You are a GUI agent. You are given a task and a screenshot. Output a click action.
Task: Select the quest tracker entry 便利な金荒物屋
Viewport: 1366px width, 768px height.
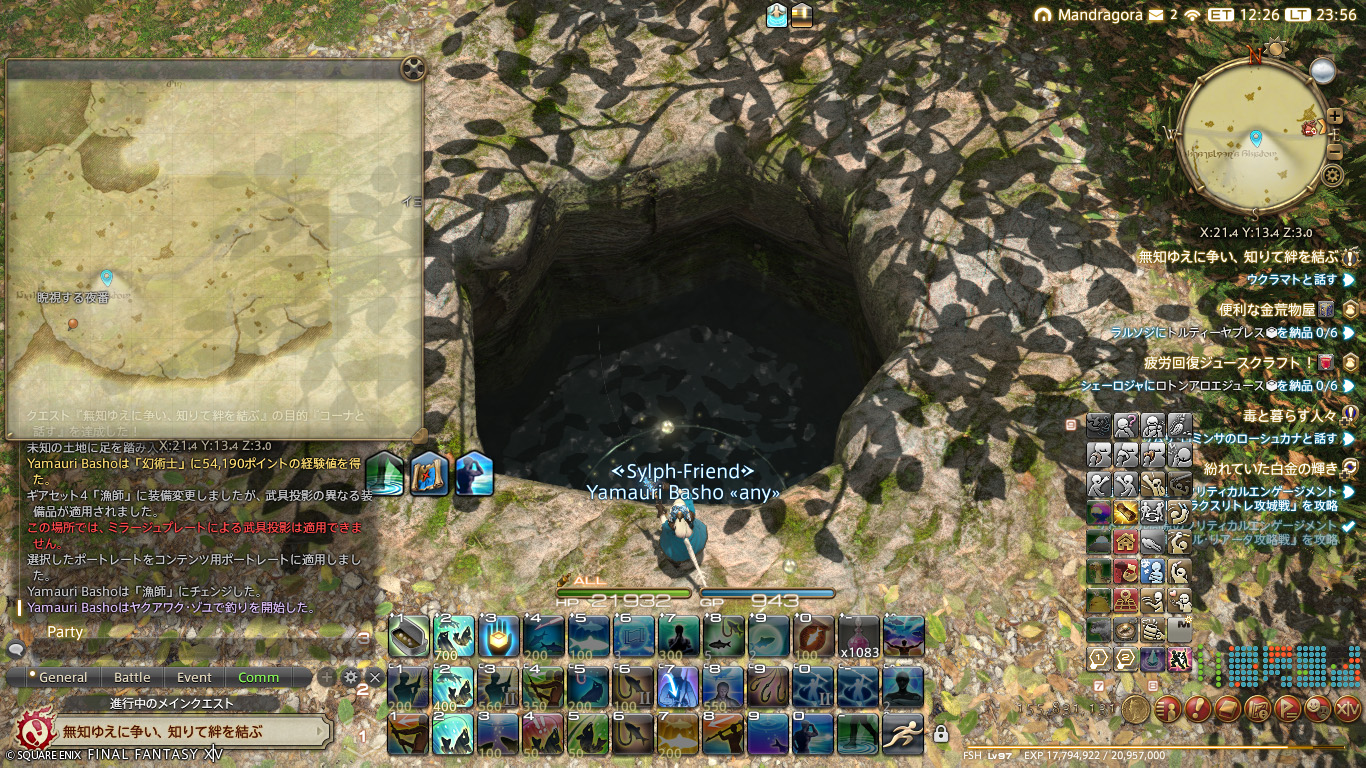click(1267, 310)
